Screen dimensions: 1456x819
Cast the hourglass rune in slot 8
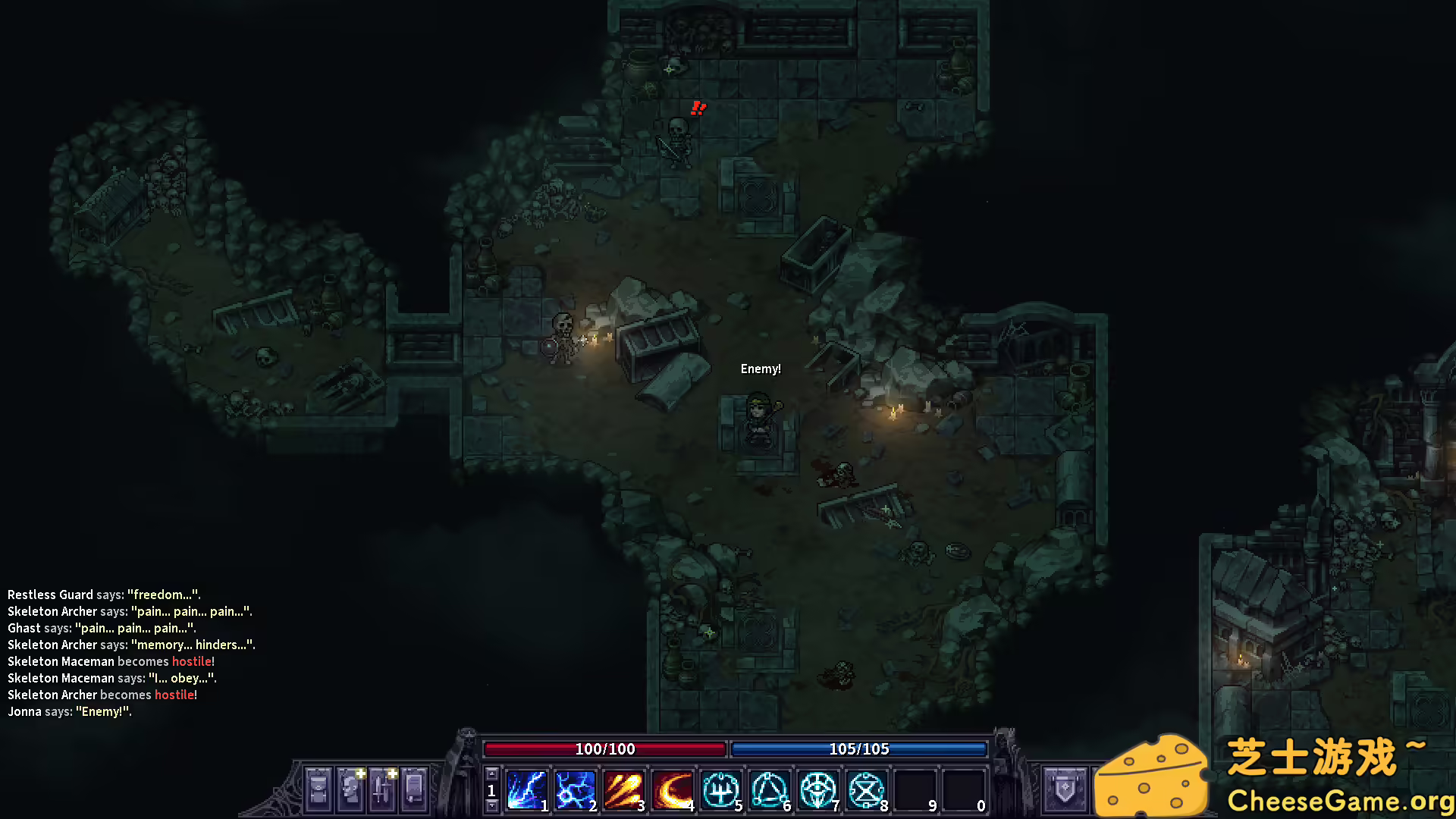pos(866,790)
